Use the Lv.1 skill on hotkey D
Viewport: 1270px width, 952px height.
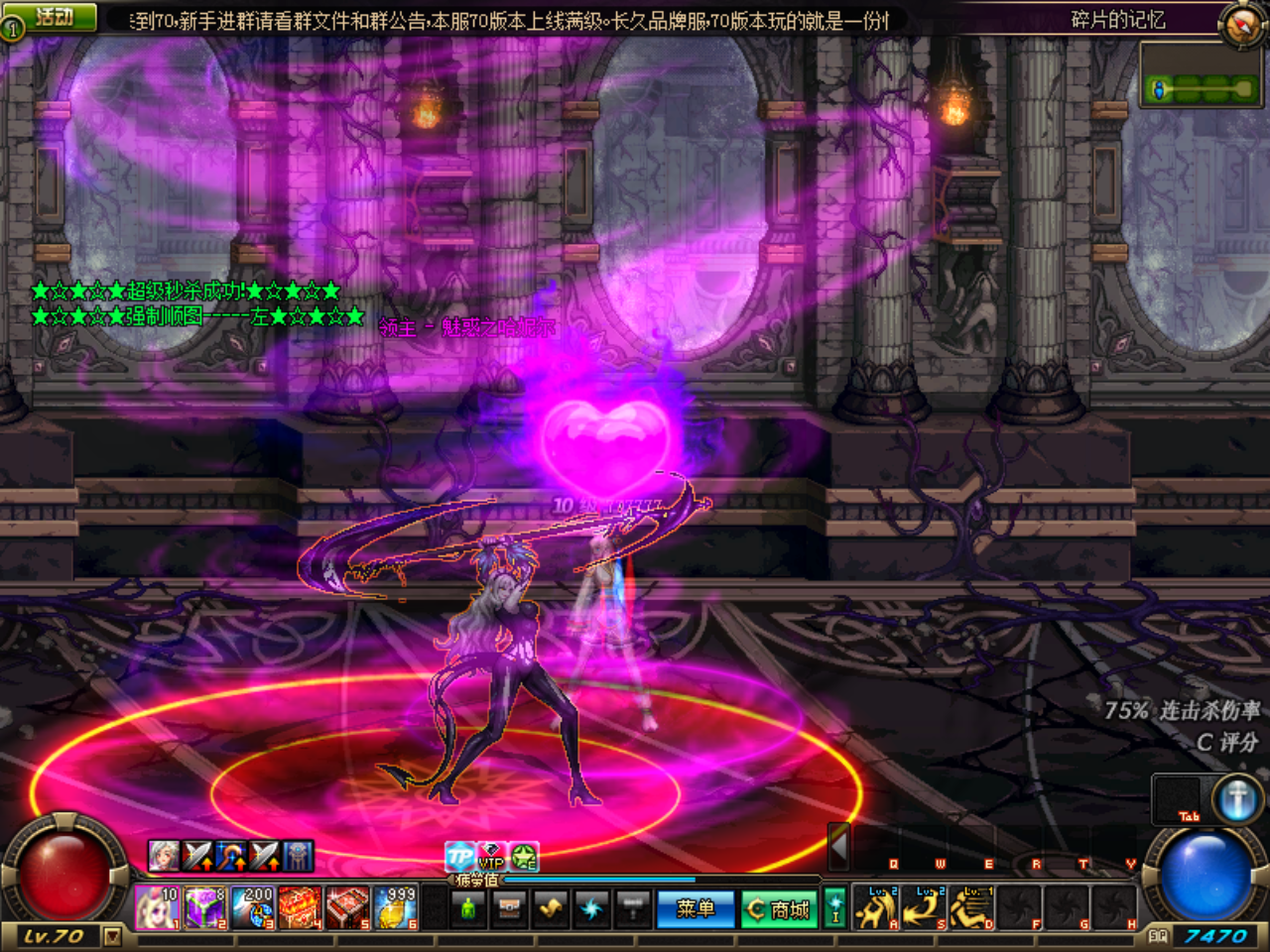coord(969,908)
